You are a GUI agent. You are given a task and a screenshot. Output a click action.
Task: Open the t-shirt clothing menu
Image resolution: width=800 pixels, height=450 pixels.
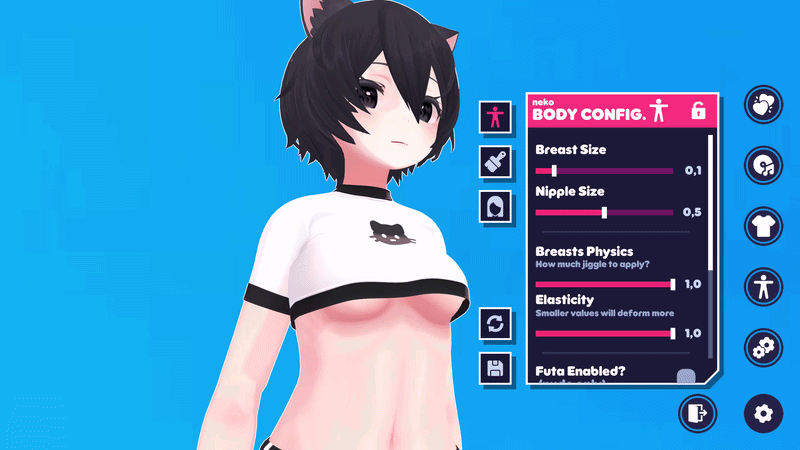[x=763, y=226]
